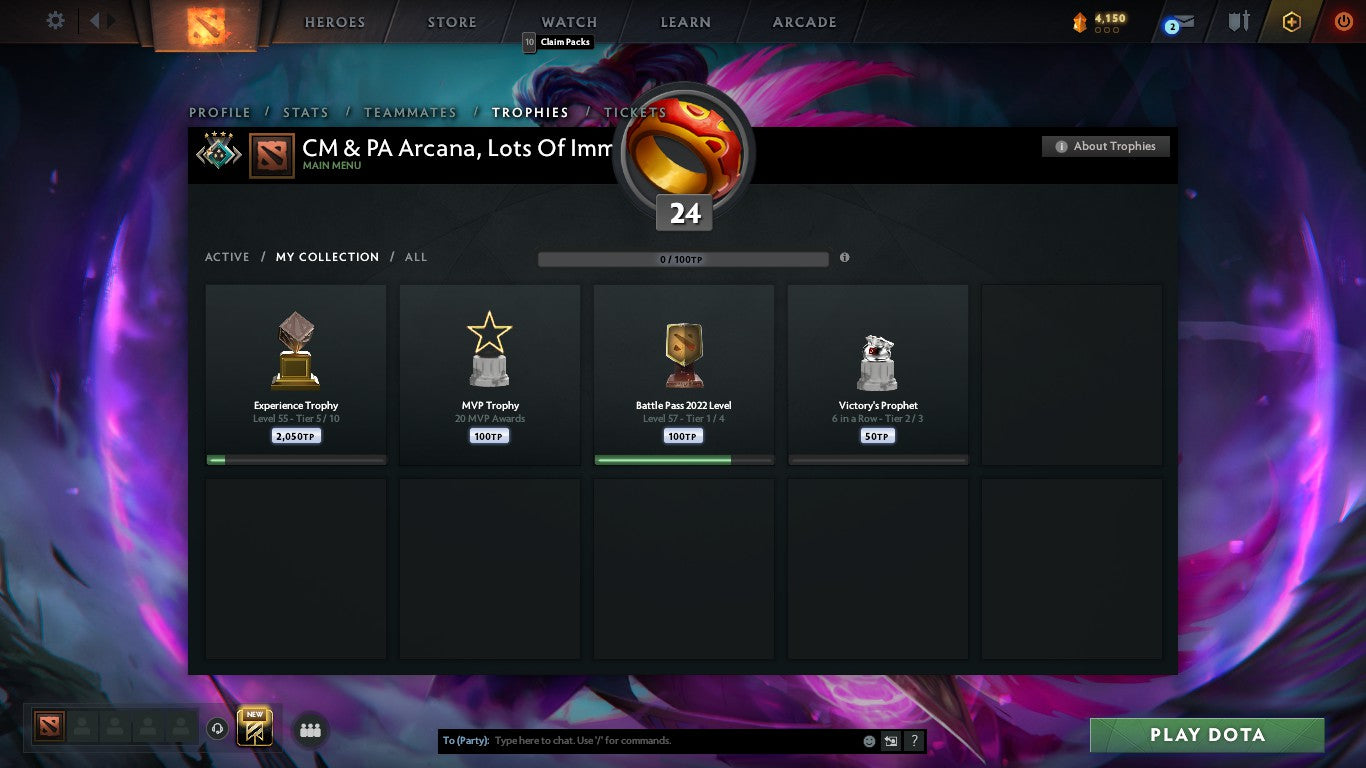The width and height of the screenshot is (1366, 768).
Task: Select the Claim Packs notification
Action: tap(559, 42)
